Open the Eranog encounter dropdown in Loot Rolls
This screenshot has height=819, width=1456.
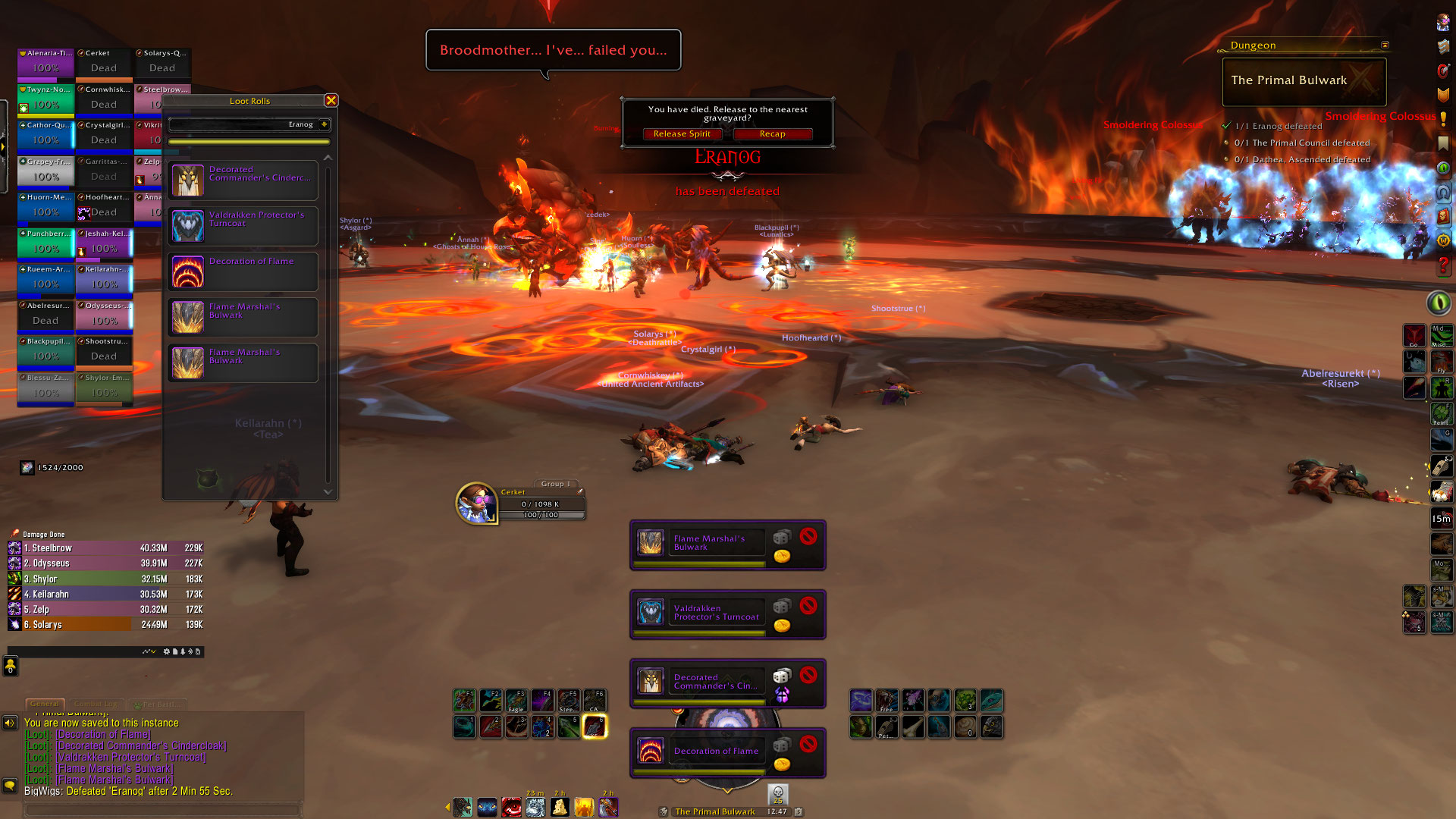click(x=325, y=124)
